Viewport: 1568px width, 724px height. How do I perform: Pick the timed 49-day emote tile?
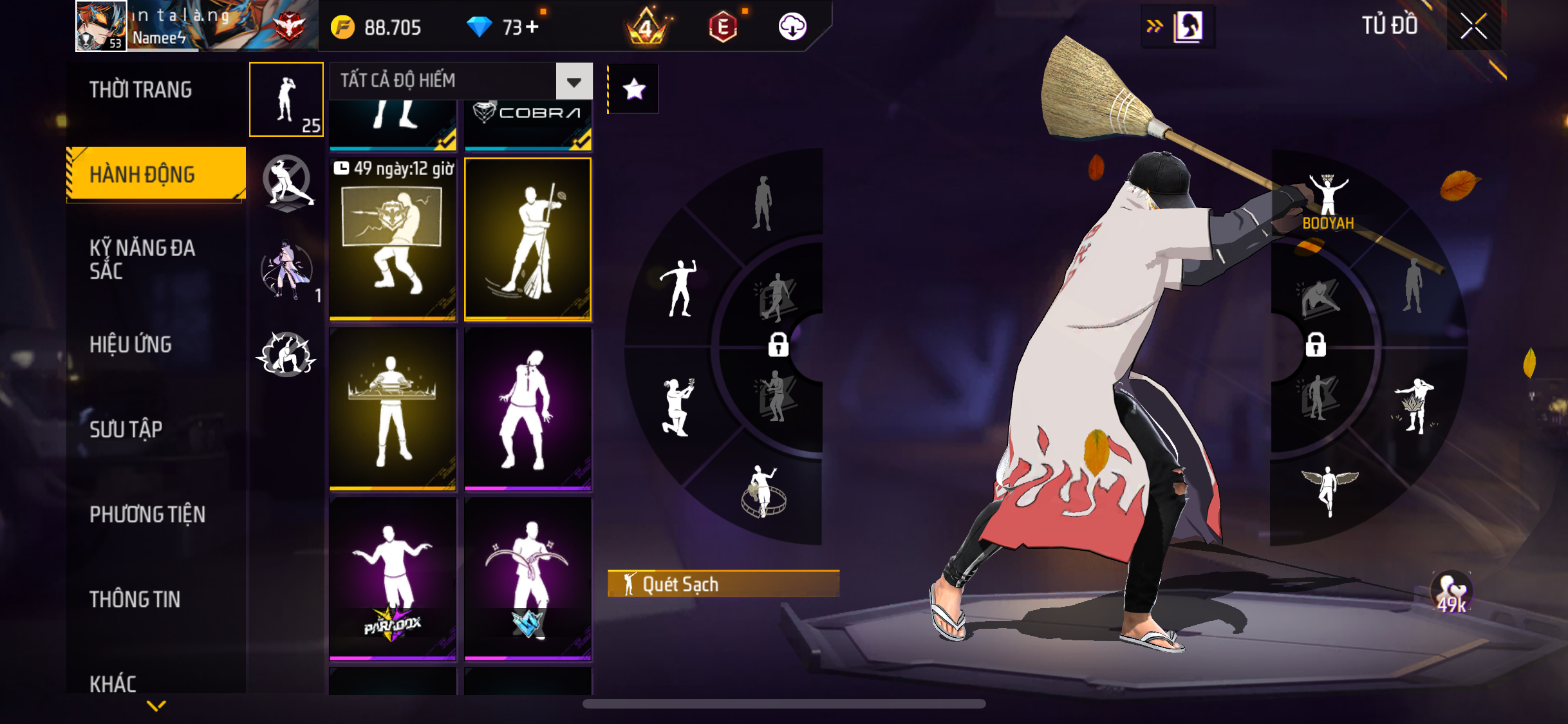(393, 239)
